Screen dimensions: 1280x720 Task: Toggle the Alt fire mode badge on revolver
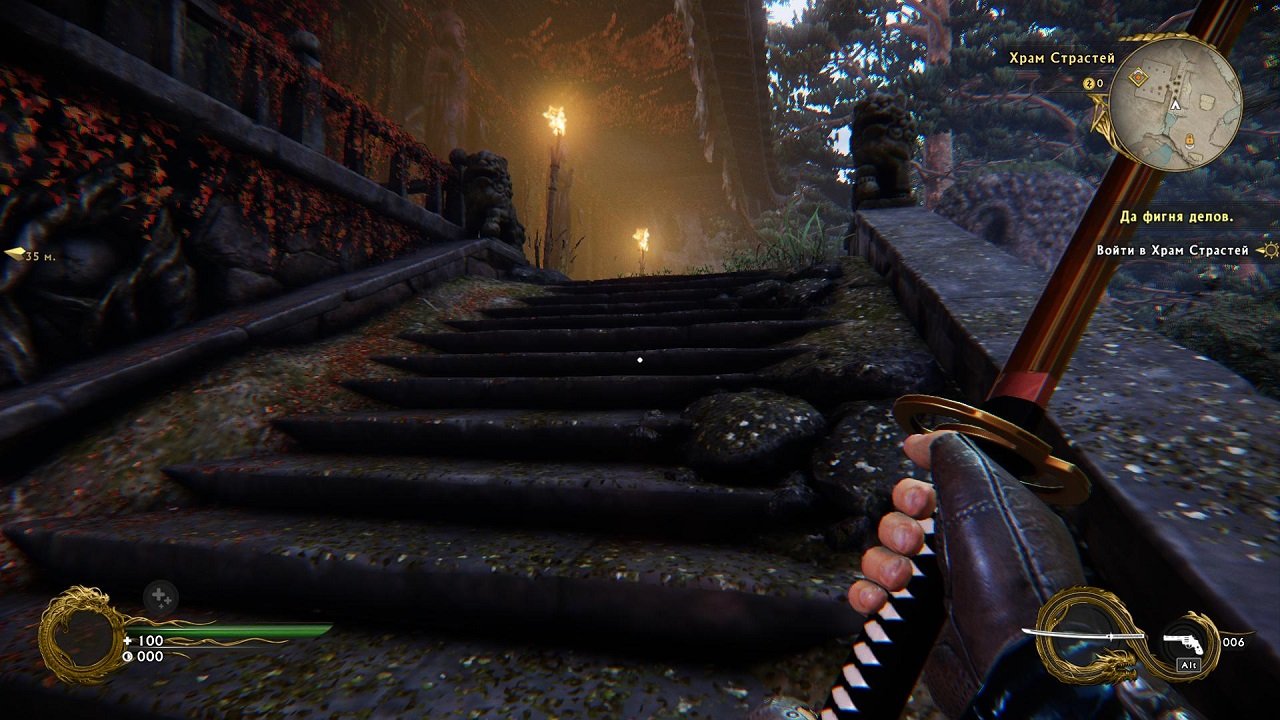point(1191,664)
